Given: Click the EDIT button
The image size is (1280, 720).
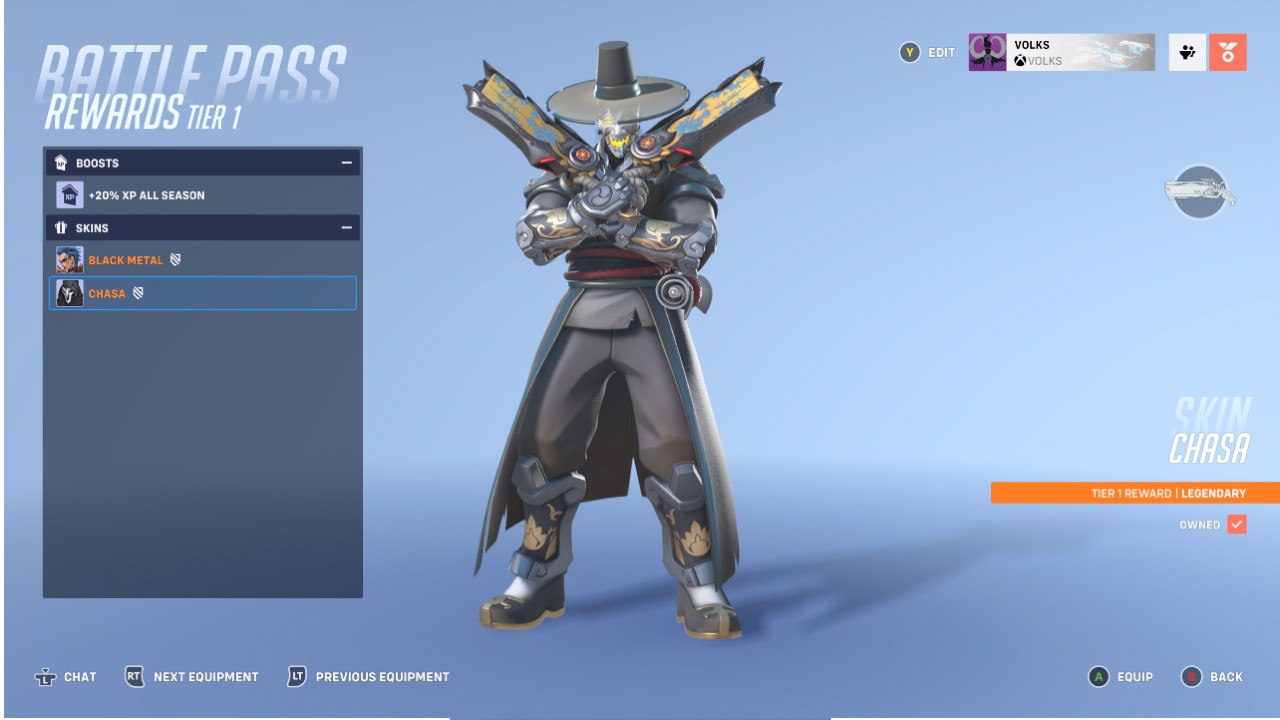Looking at the screenshot, I should pos(927,53).
